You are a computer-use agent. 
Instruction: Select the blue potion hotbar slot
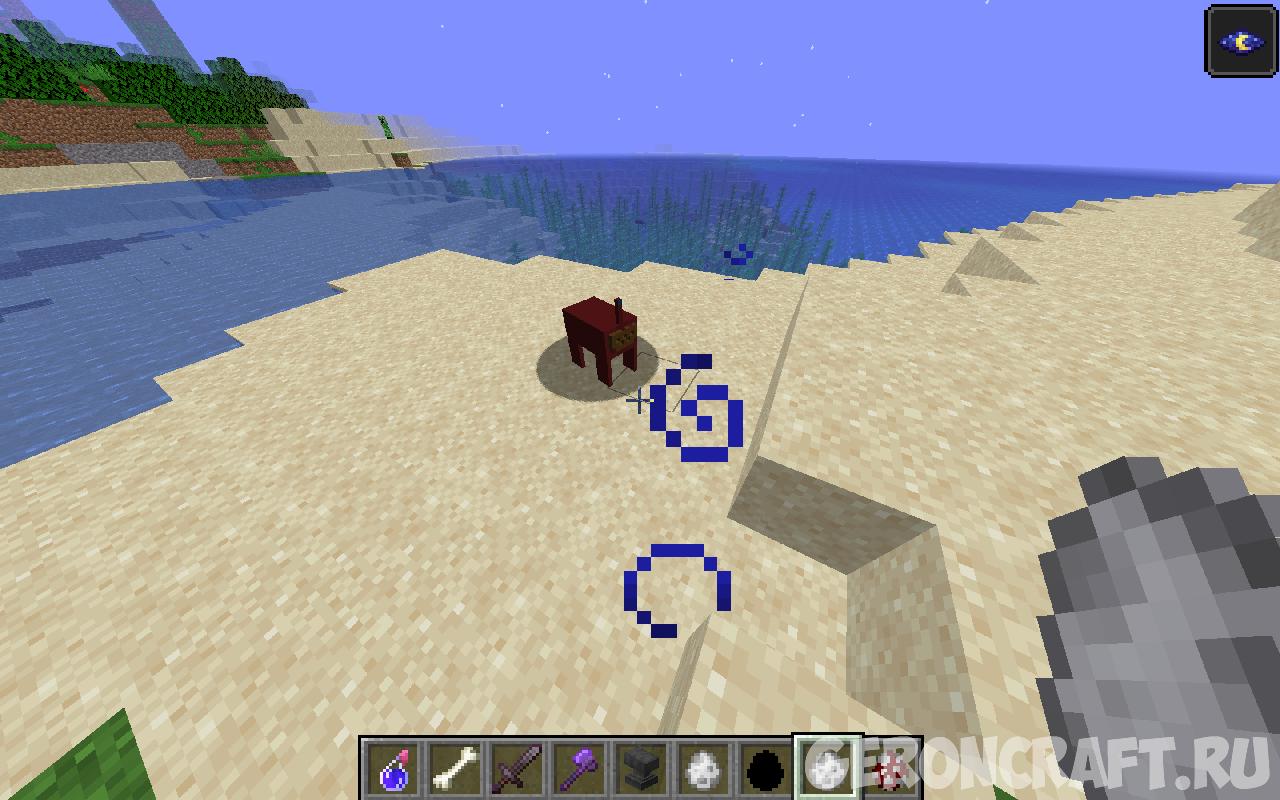[393, 769]
